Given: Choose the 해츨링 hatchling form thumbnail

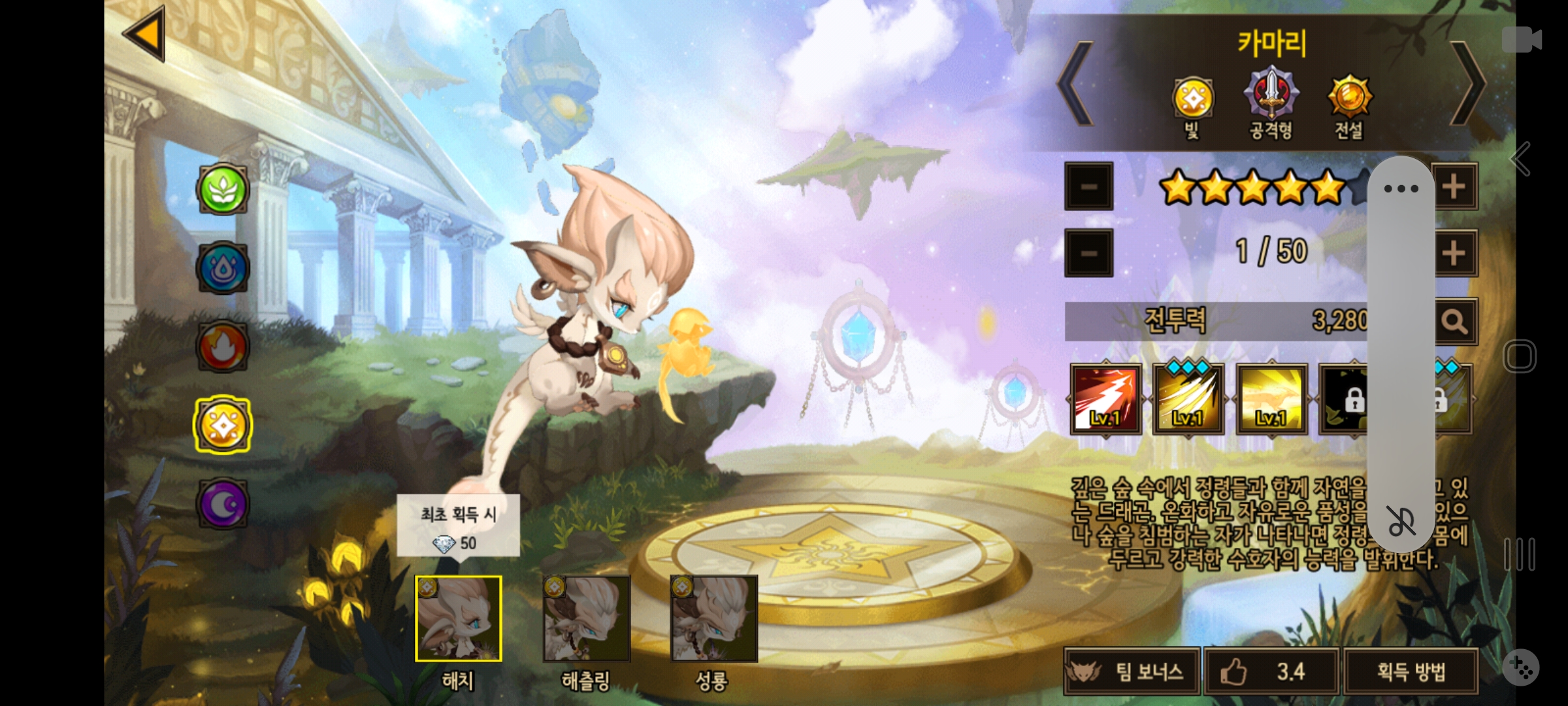Looking at the screenshot, I should pyautogui.click(x=586, y=618).
